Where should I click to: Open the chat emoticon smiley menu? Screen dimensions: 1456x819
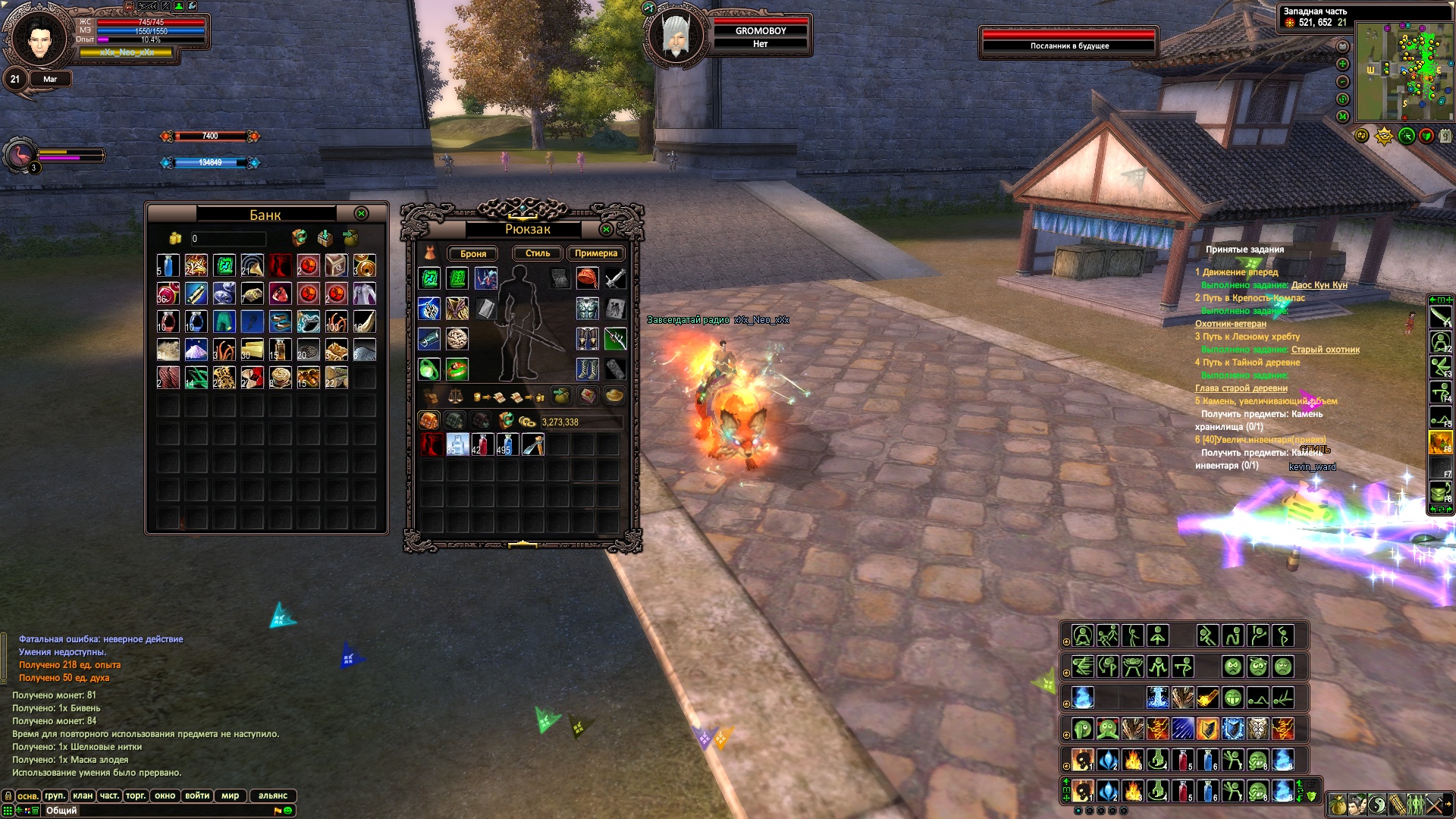pyautogui.click(x=288, y=811)
